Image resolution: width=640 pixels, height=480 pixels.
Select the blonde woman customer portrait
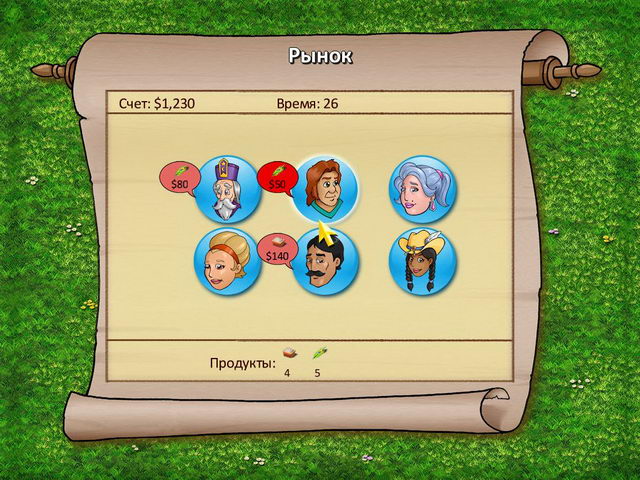(227, 262)
